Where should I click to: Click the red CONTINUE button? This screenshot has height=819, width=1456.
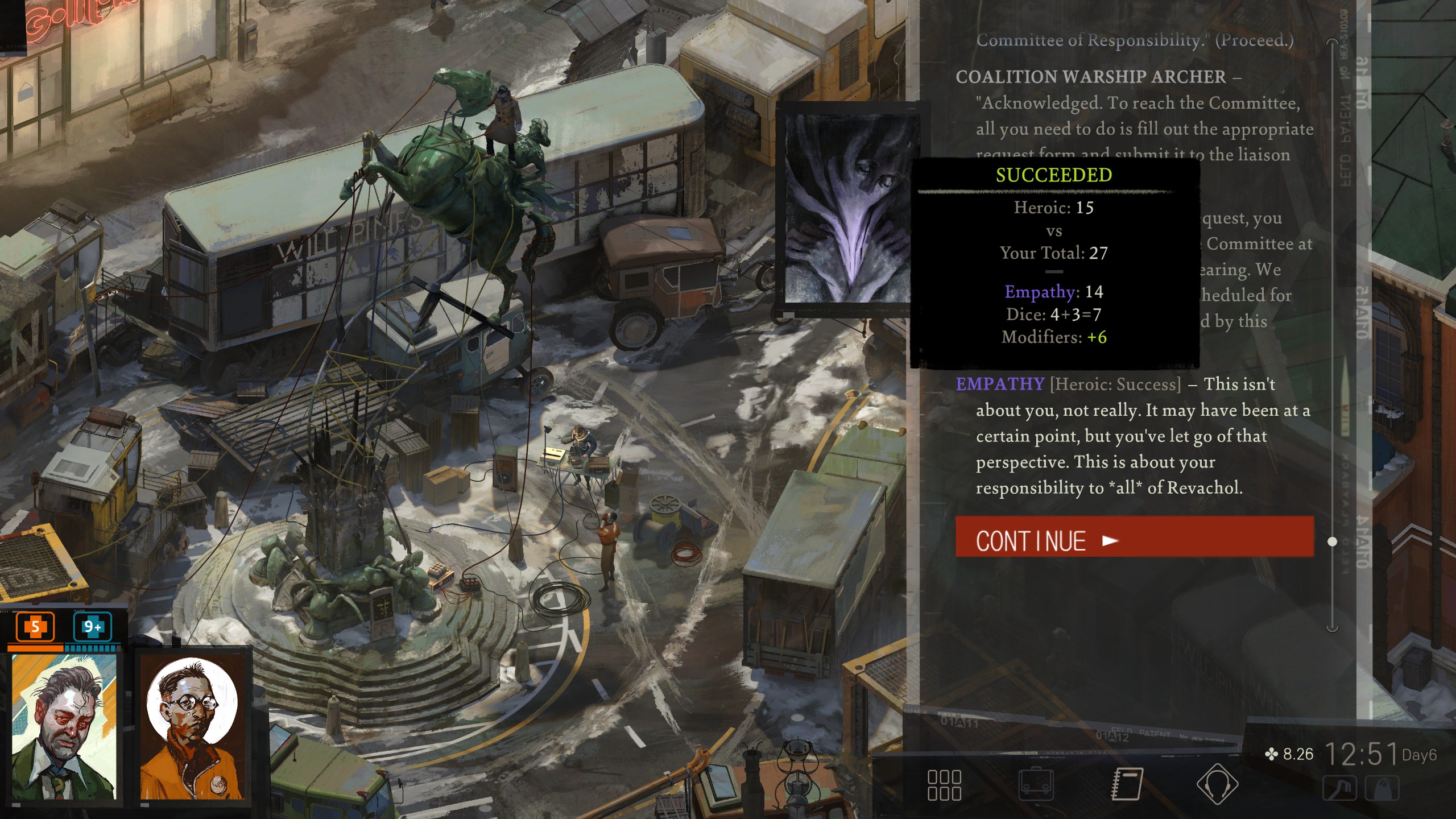coord(1134,537)
